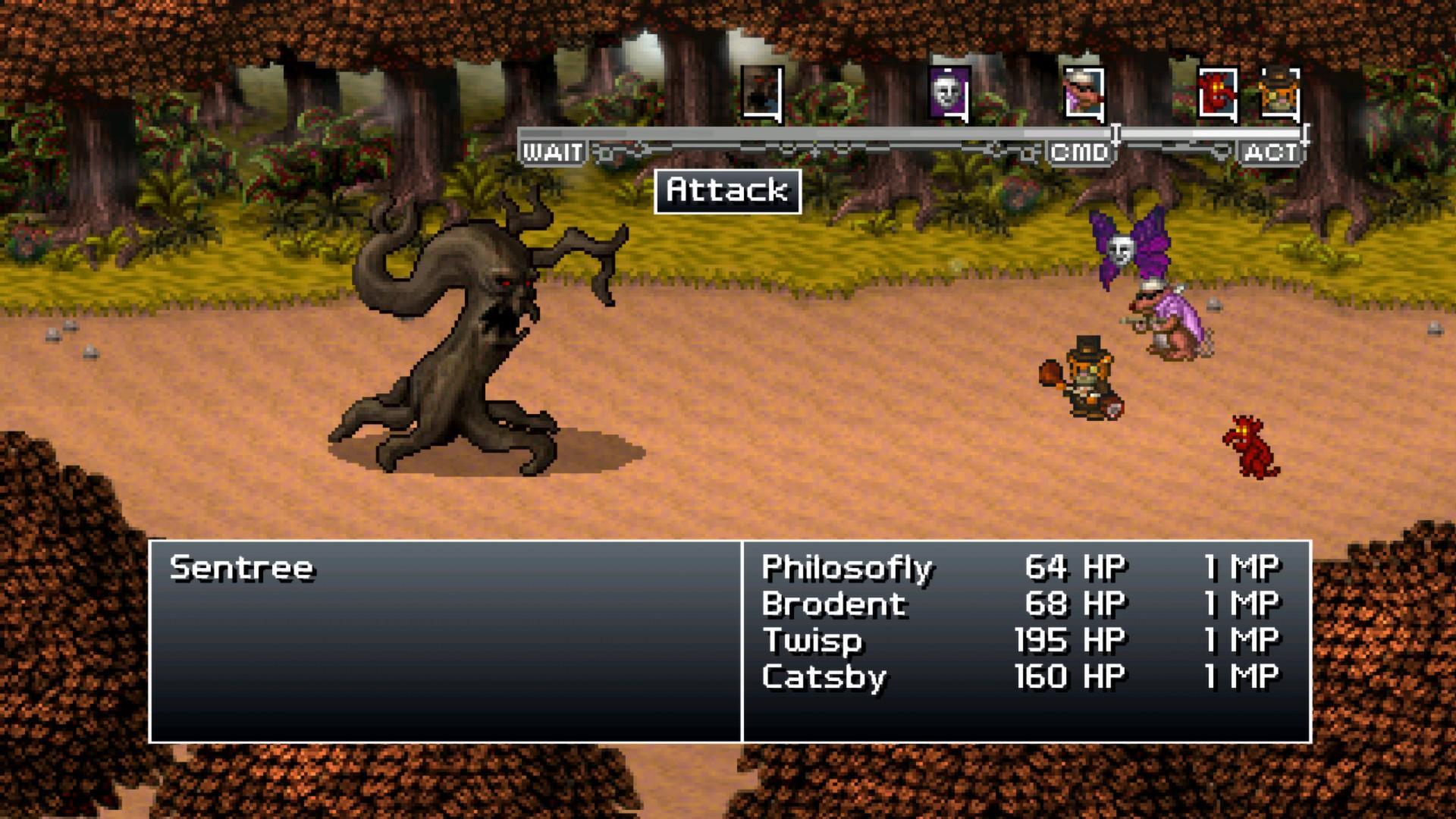Select Brodent's portrait on the turn bar
The width and height of the screenshot is (1456, 819).
(x=1081, y=93)
